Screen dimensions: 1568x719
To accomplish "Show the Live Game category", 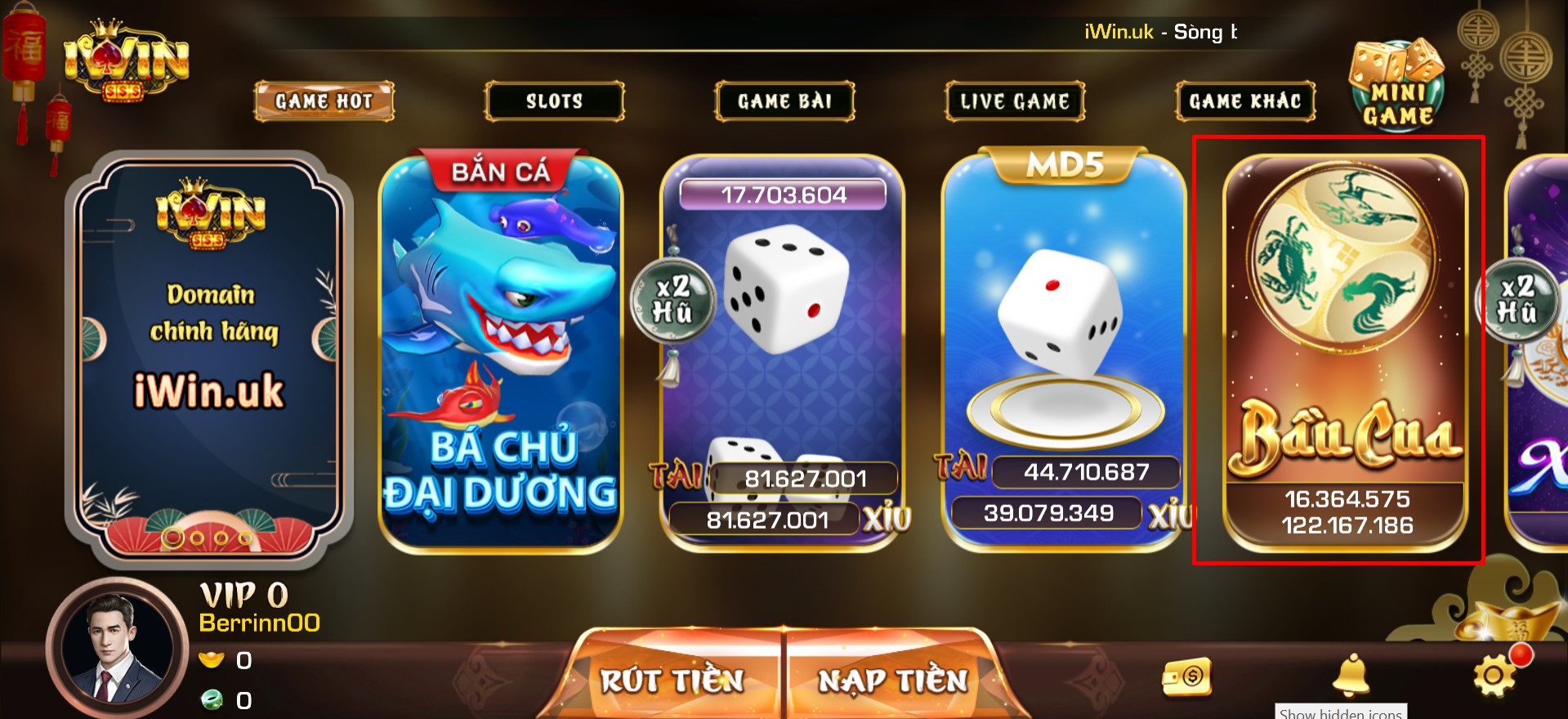I will click(x=1015, y=101).
